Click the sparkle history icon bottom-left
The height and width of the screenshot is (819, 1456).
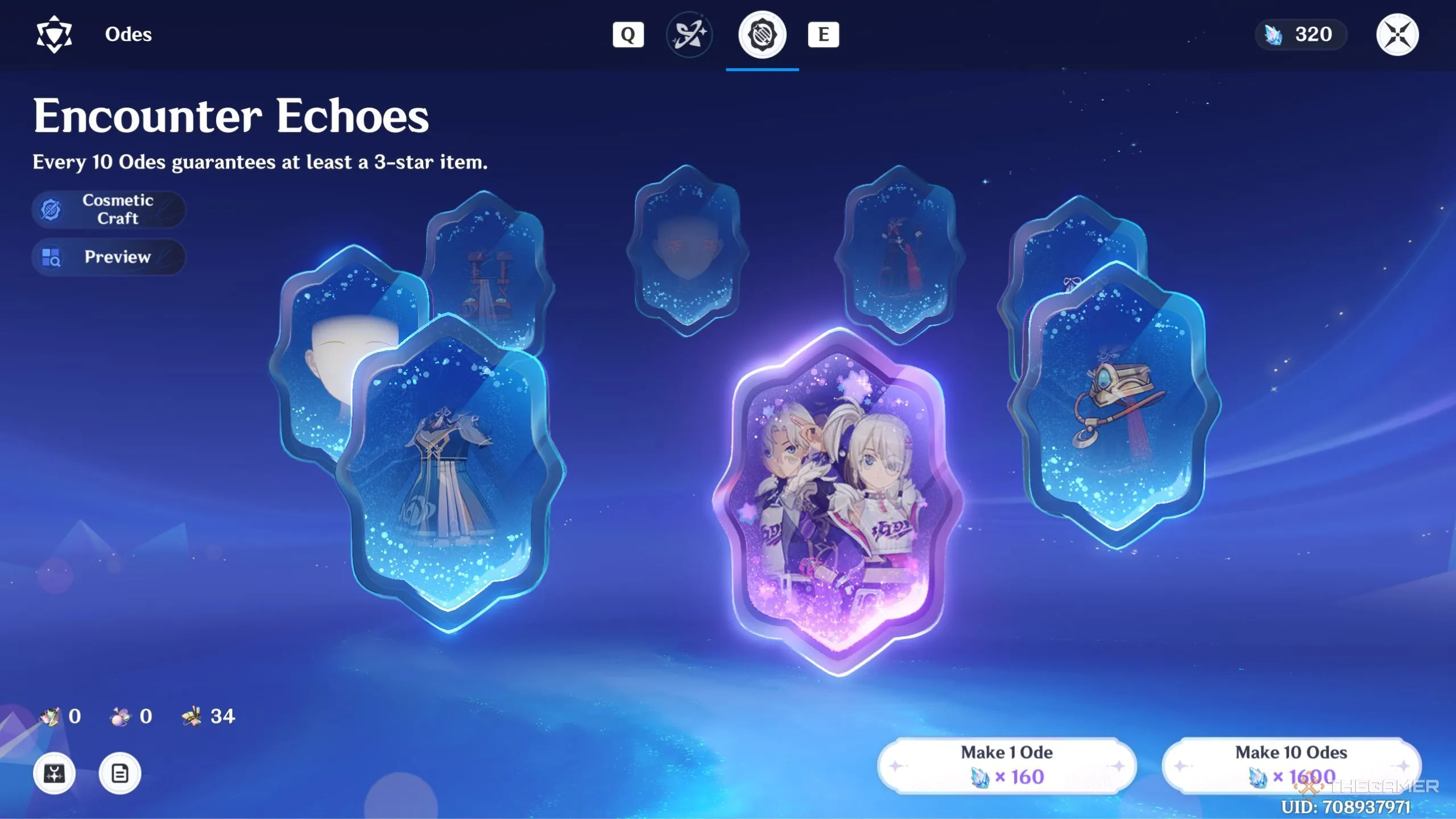pyautogui.click(x=54, y=772)
